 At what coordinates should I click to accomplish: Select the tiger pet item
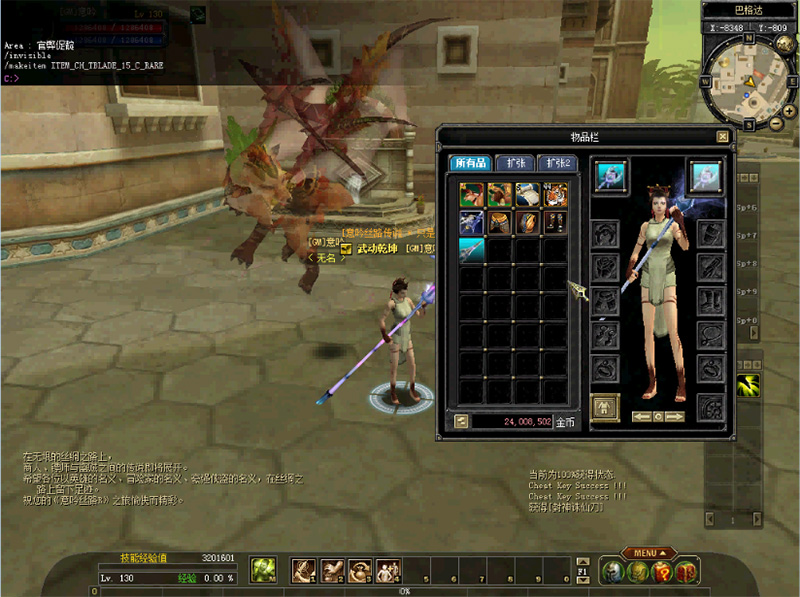(555, 194)
